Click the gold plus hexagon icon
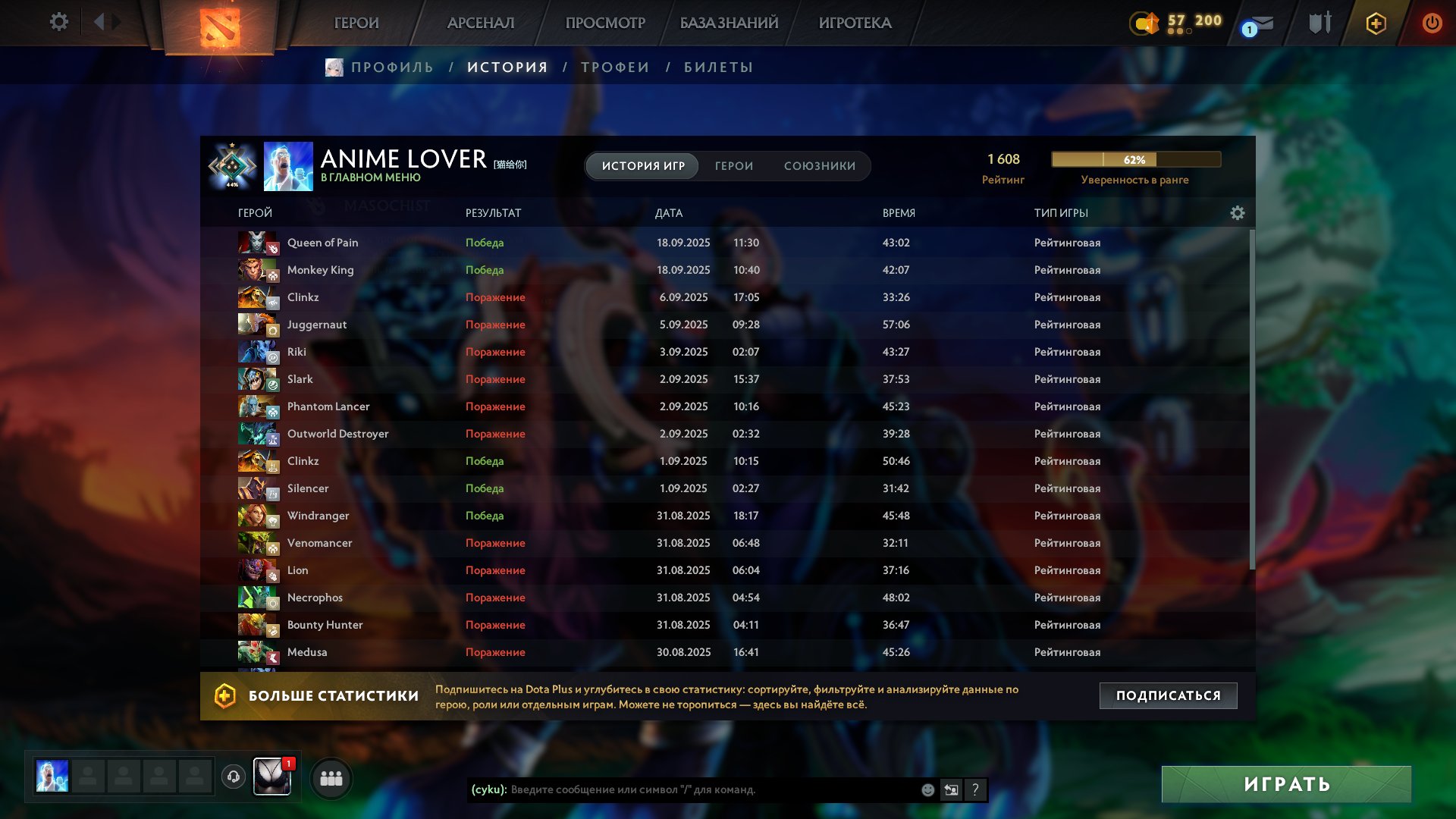Viewport: 1456px width, 819px height. coord(1375,23)
